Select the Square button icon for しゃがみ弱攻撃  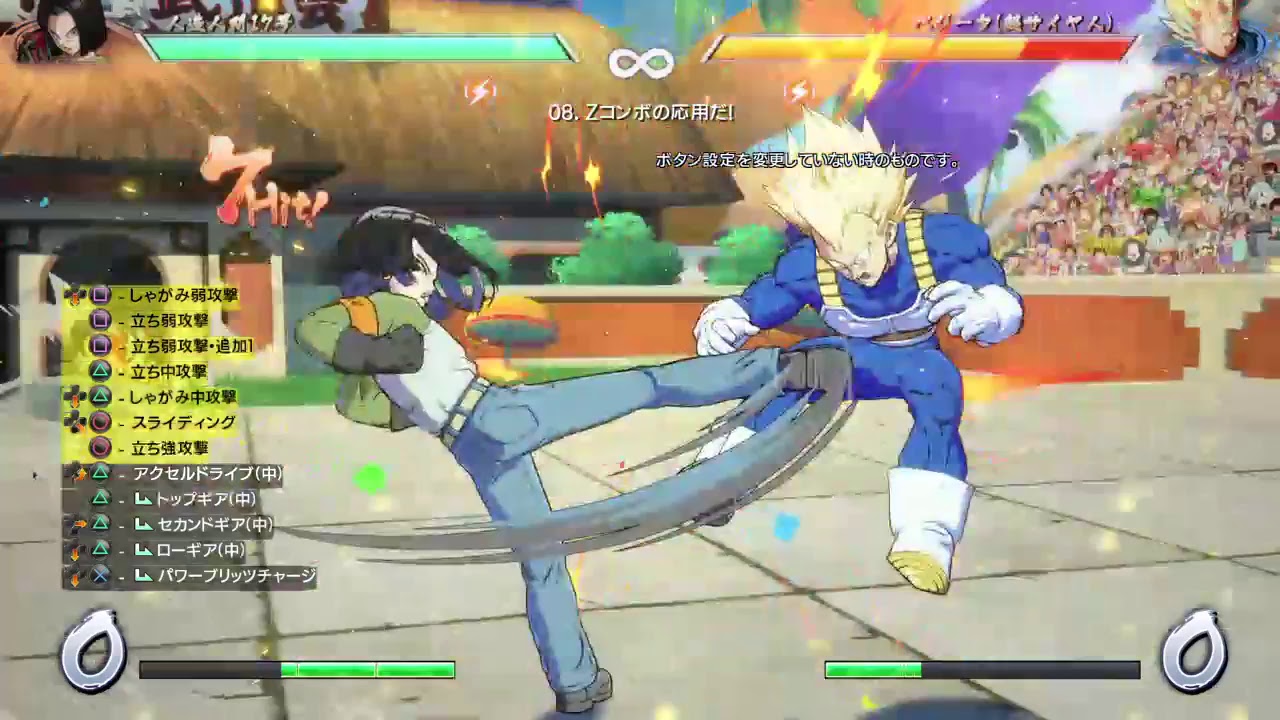tap(101, 294)
